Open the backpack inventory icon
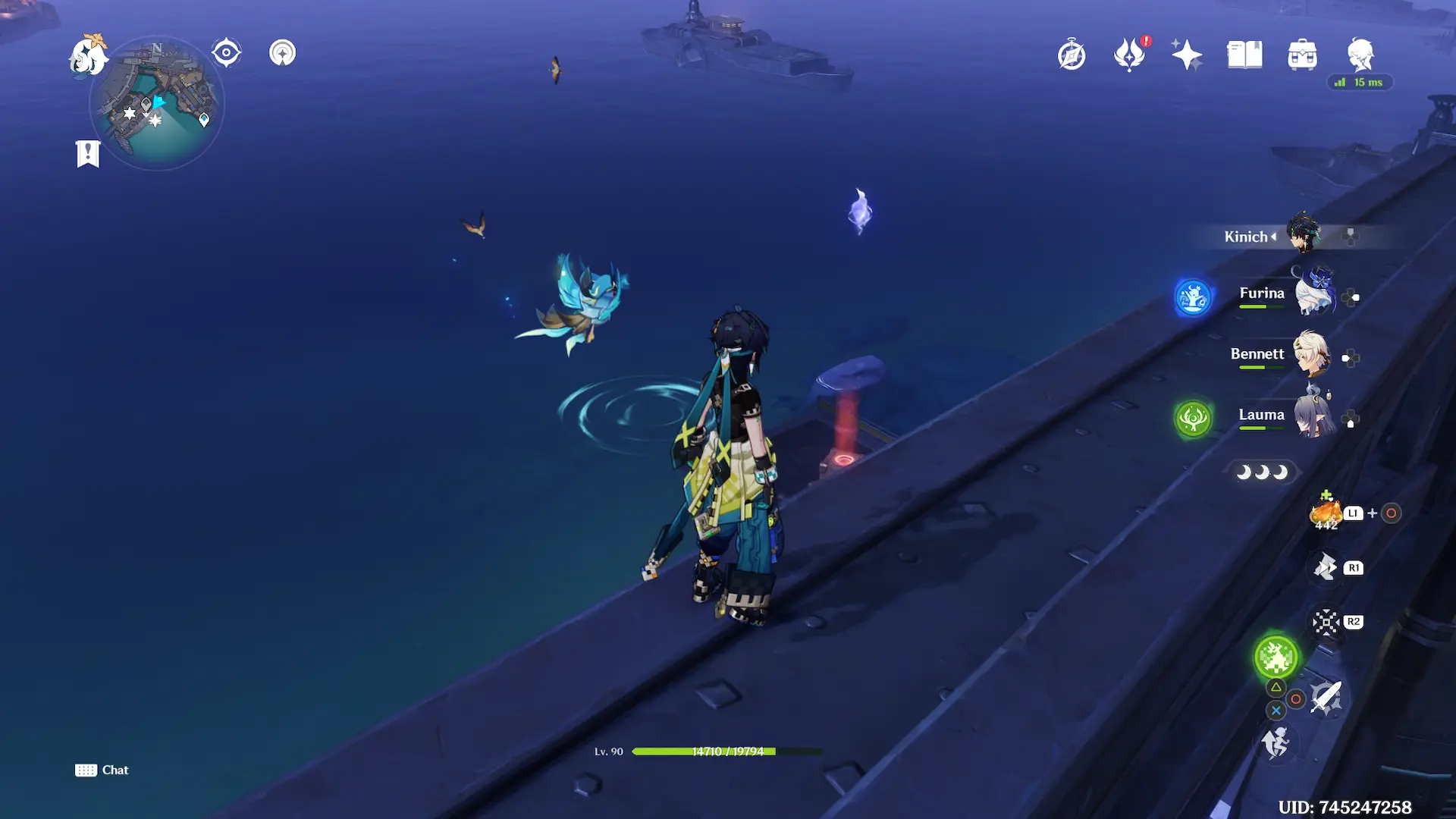 click(x=1302, y=55)
